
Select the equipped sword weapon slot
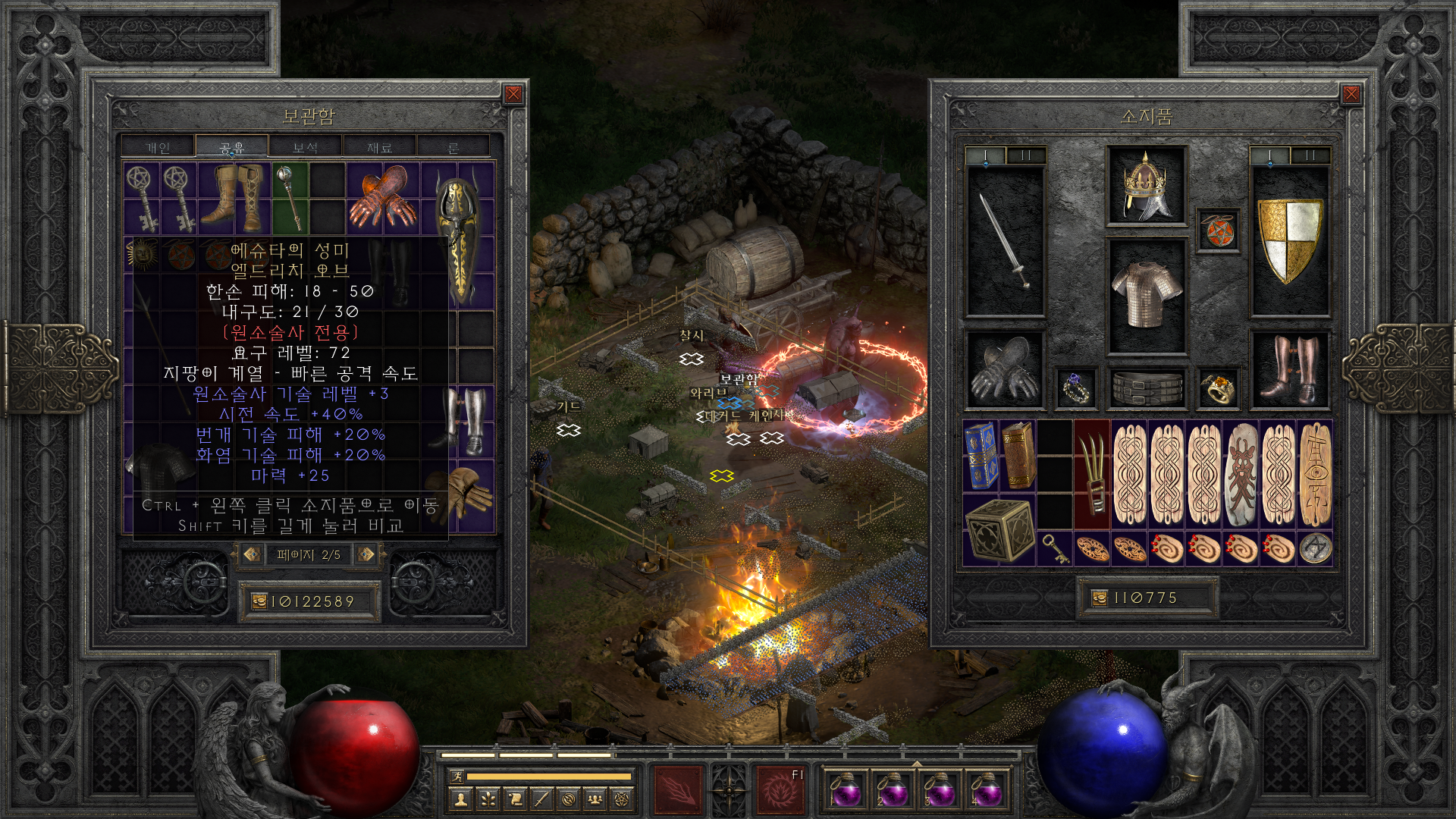(1005, 241)
